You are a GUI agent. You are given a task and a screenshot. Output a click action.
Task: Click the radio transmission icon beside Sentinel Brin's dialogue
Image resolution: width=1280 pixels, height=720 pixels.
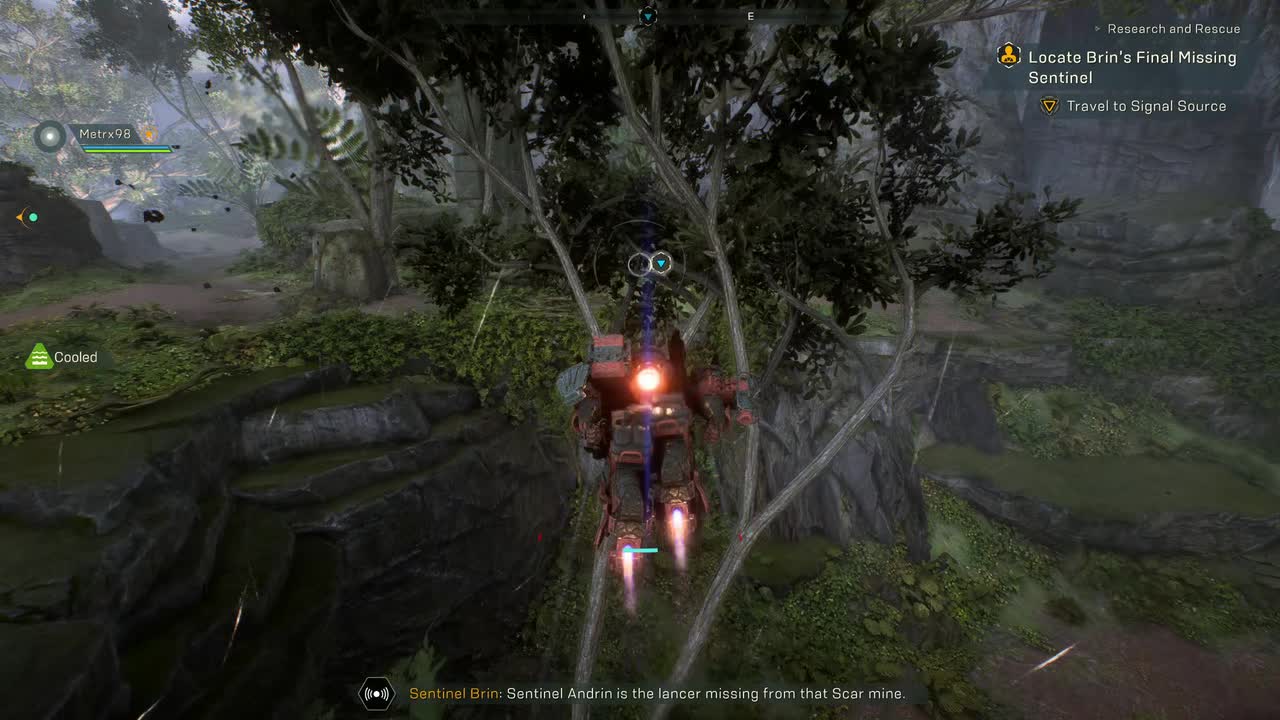click(375, 693)
